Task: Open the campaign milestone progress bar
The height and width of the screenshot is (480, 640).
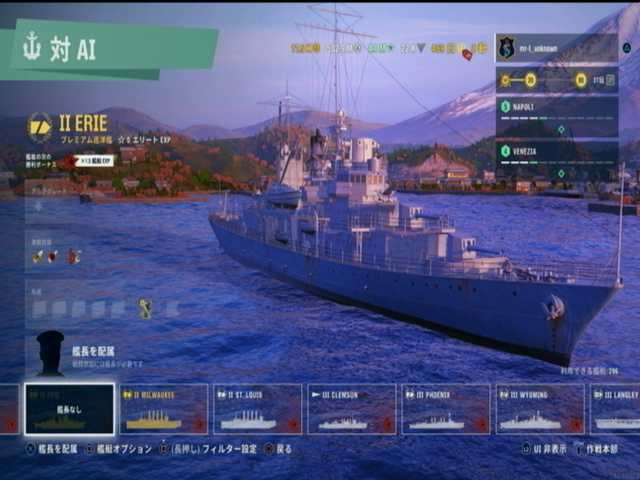Action: 556,81
